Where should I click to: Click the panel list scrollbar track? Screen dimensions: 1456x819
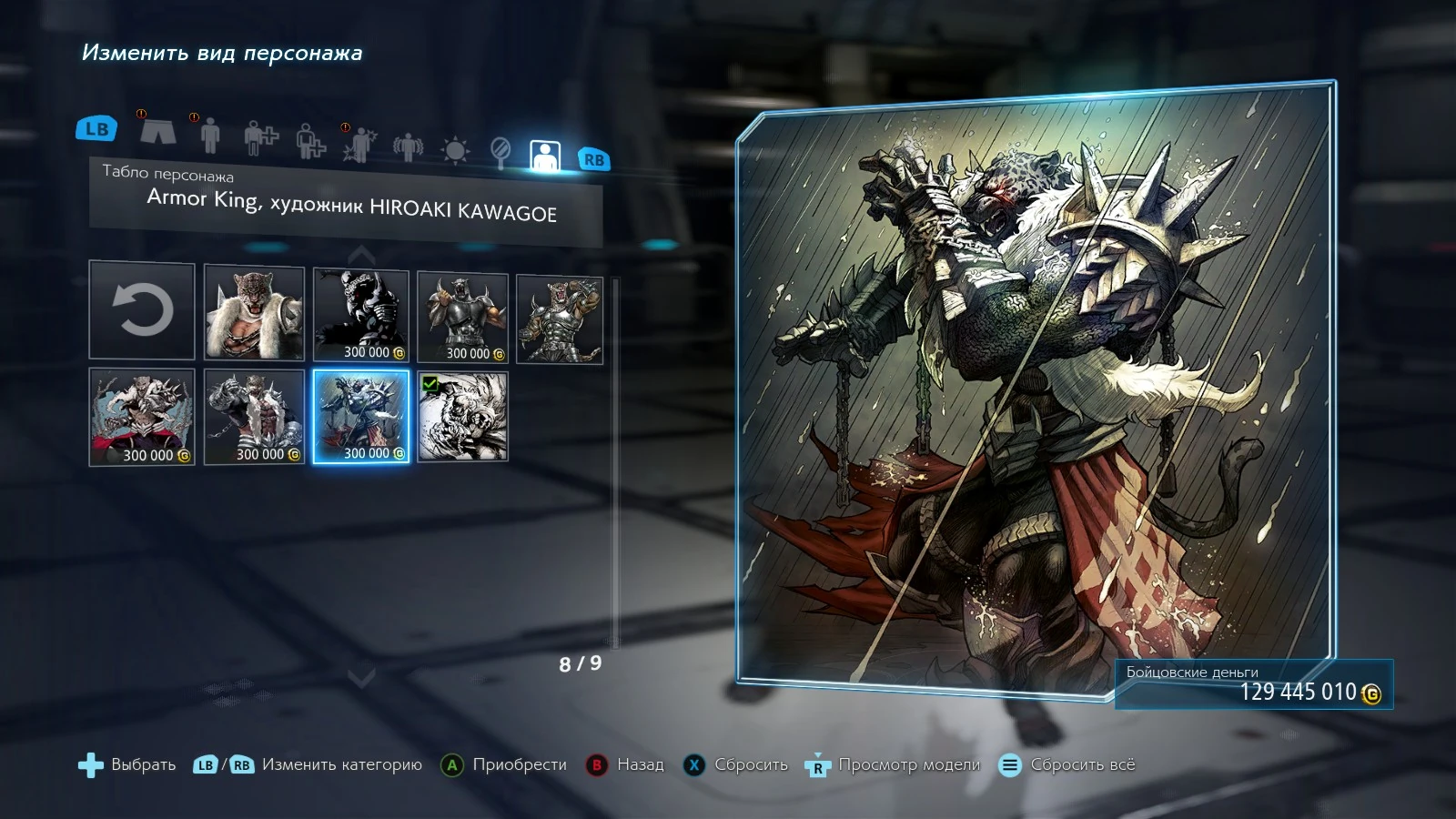[616, 464]
